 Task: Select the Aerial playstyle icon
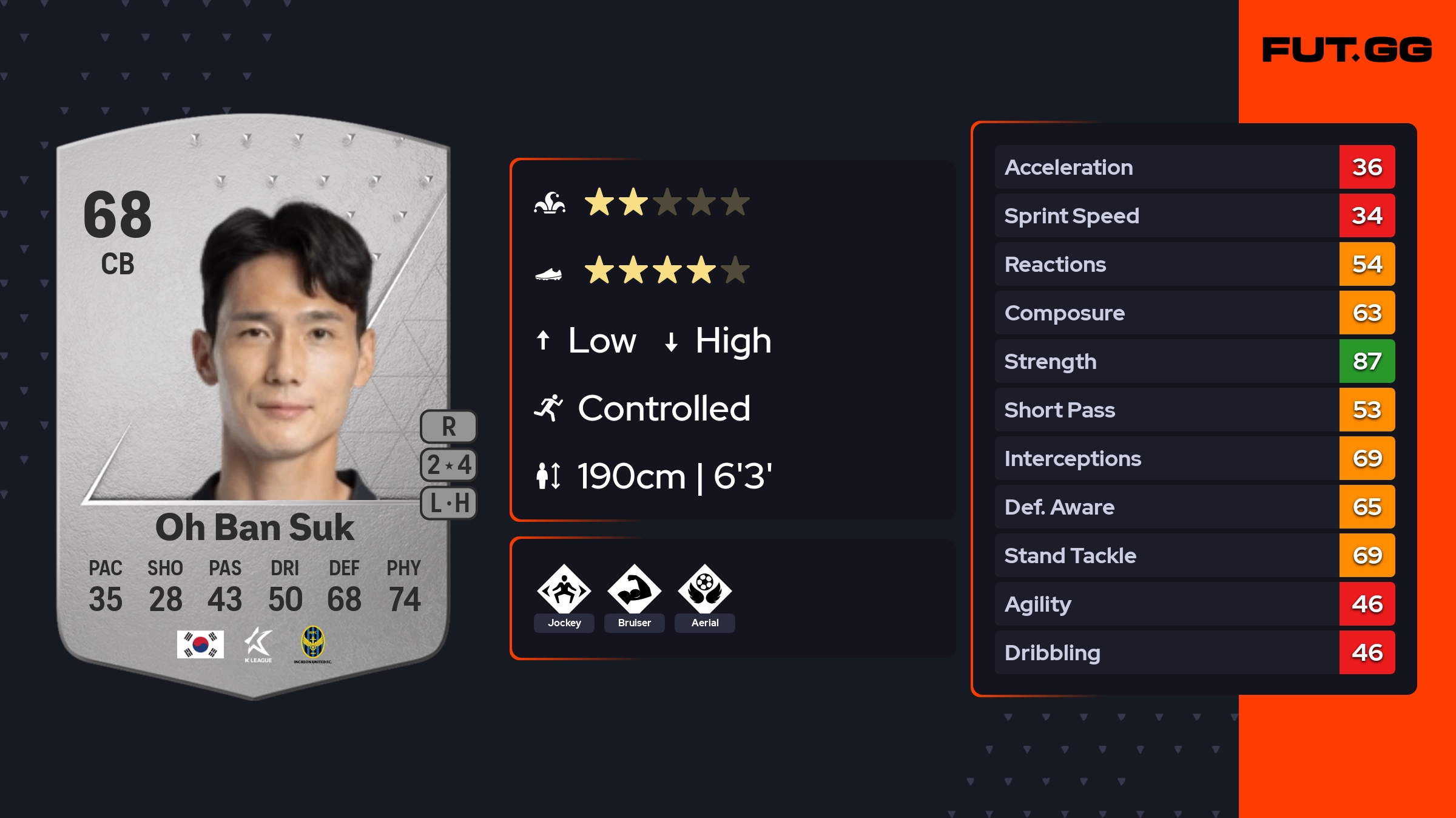(x=704, y=589)
